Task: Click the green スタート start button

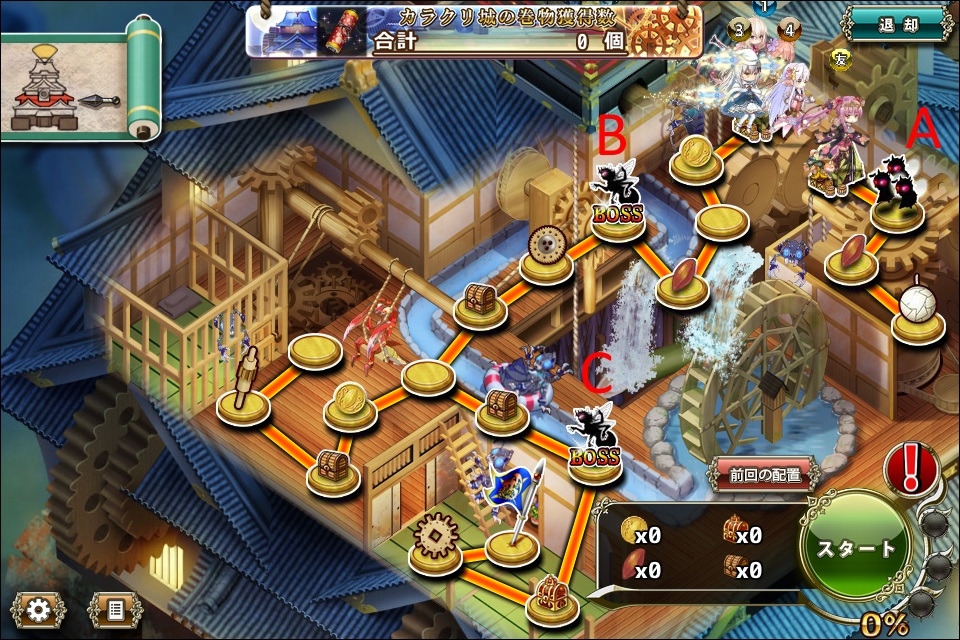Action: pyautogui.click(x=856, y=549)
